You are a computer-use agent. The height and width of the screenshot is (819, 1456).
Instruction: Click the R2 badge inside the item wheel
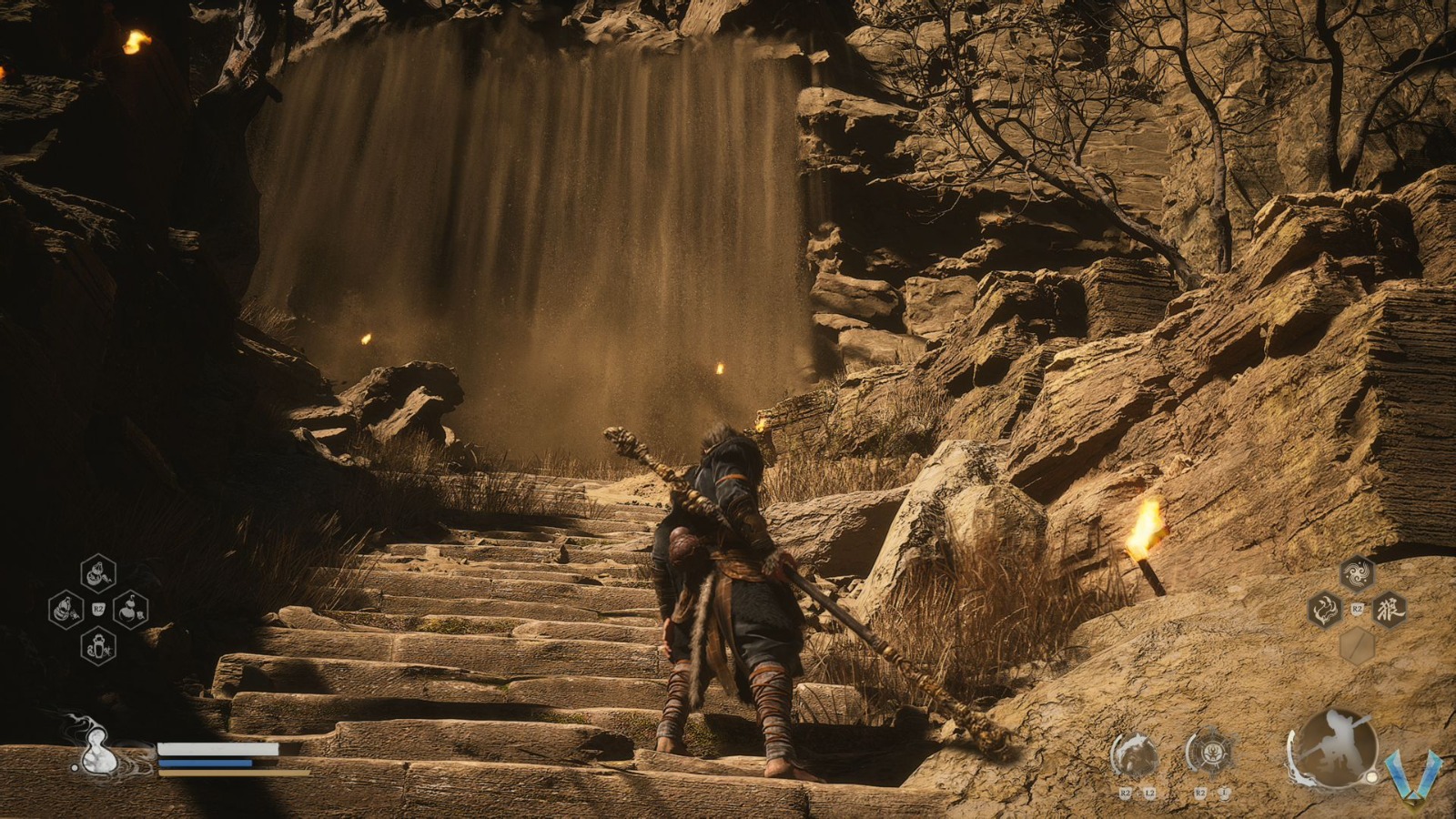[97, 608]
